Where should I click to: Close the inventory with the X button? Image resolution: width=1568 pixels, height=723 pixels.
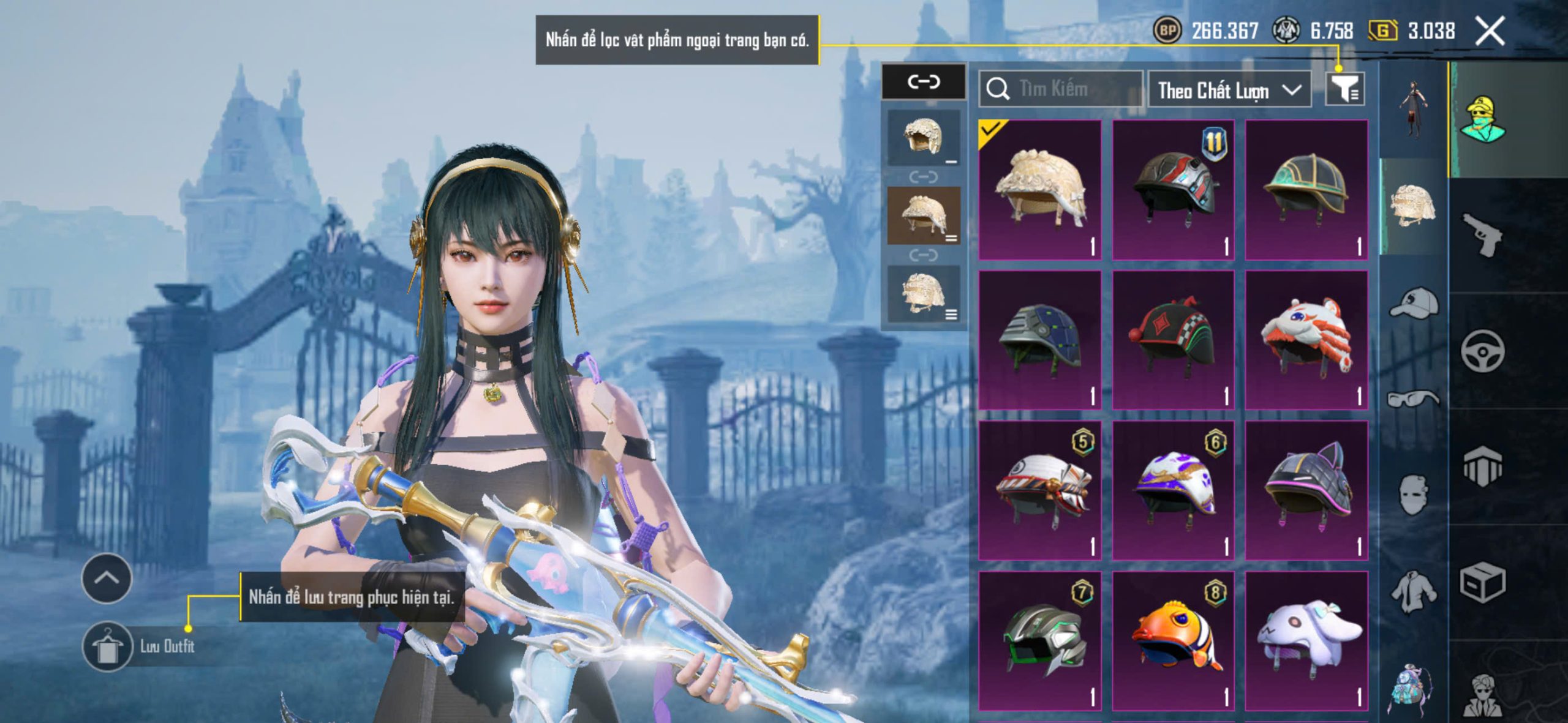coord(1490,31)
